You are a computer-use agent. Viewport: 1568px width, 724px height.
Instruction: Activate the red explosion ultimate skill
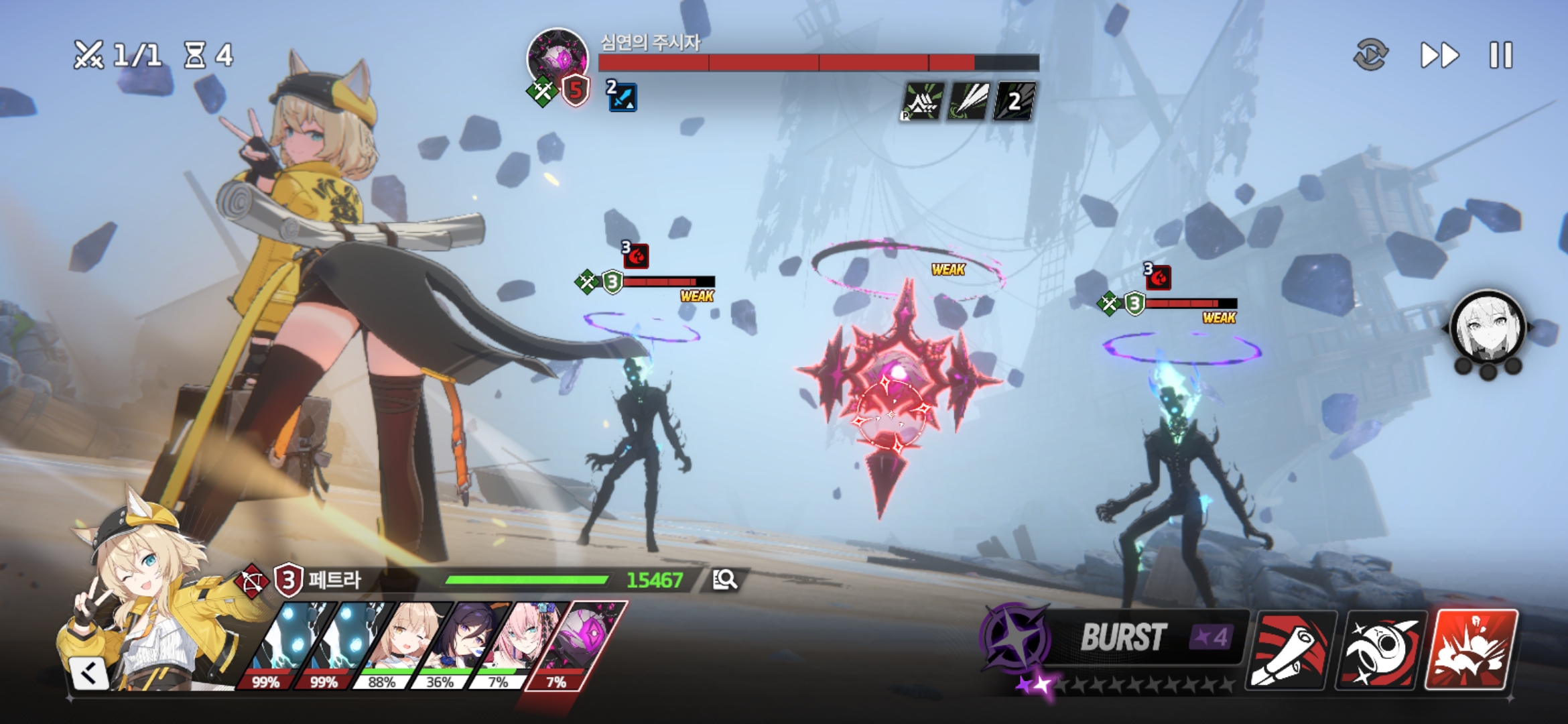1472,649
